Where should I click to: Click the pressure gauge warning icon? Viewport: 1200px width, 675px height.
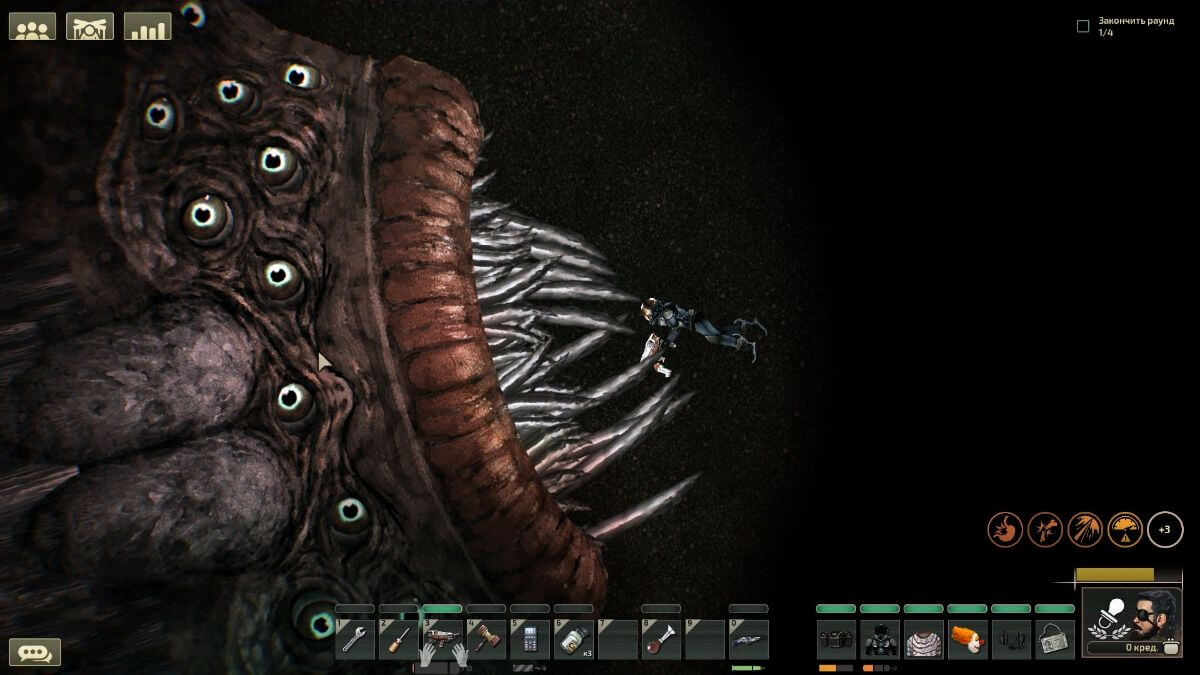(x=1125, y=529)
